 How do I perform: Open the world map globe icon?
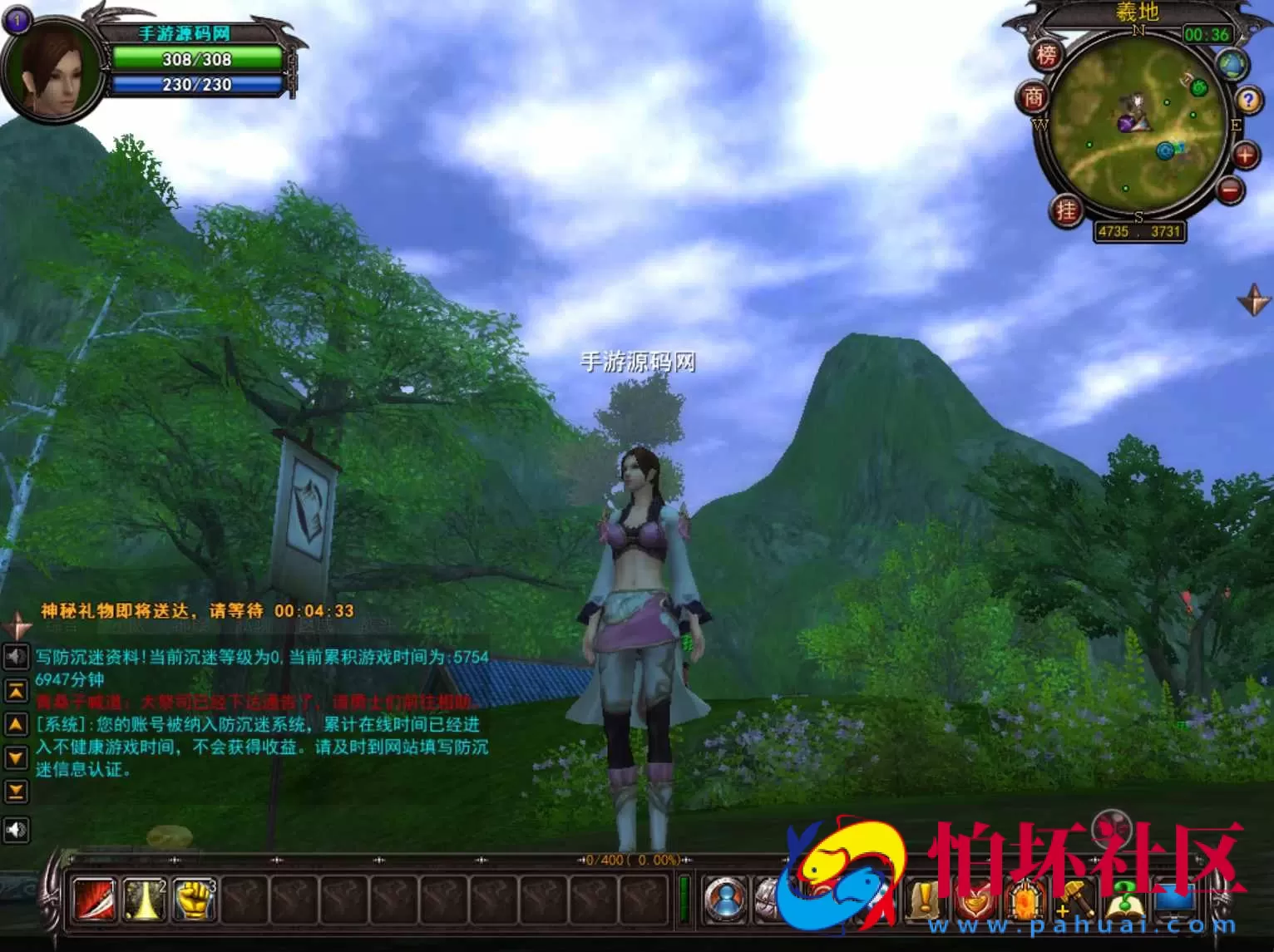click(x=1232, y=64)
